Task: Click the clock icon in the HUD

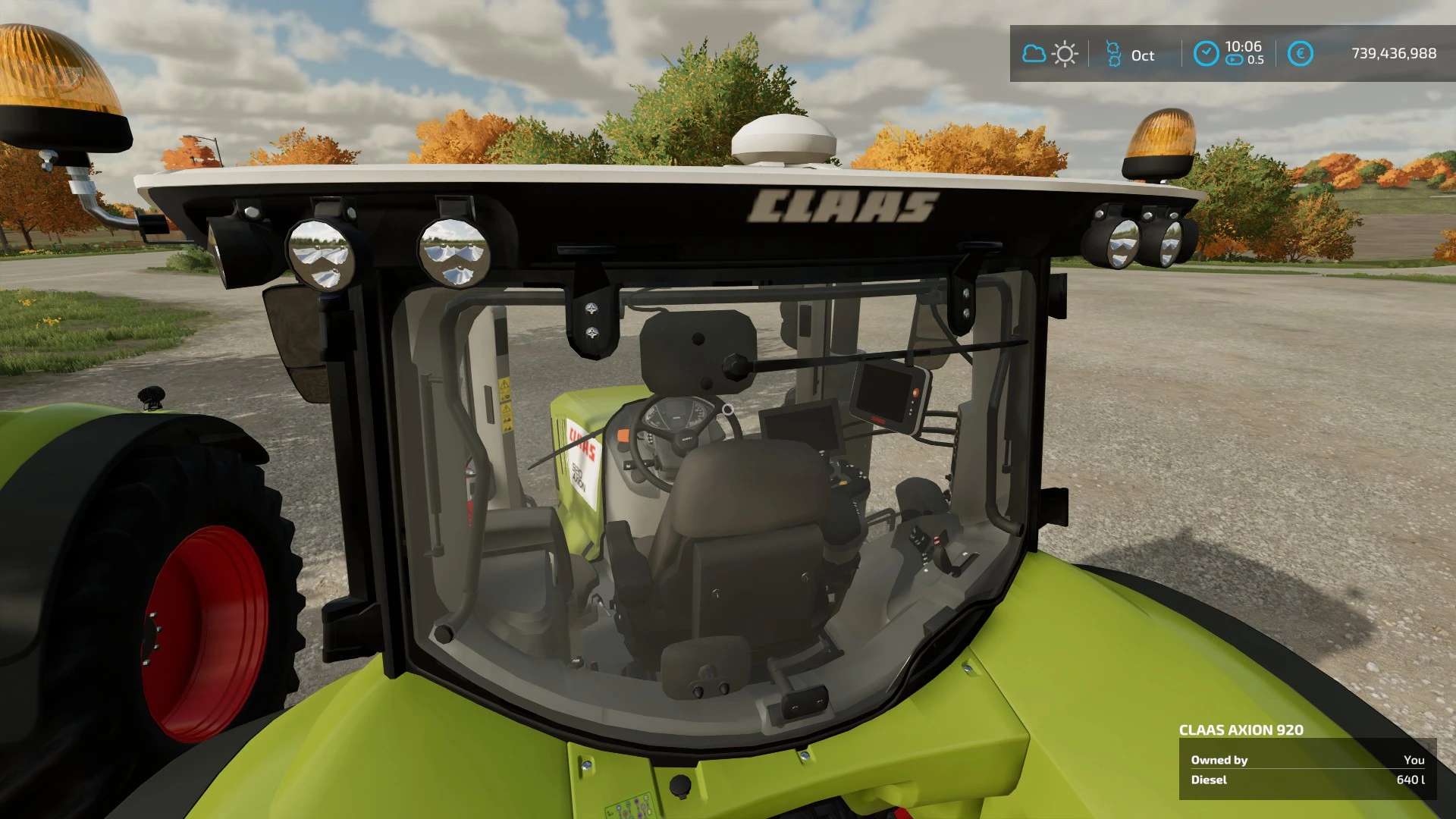Action: pos(1206,54)
